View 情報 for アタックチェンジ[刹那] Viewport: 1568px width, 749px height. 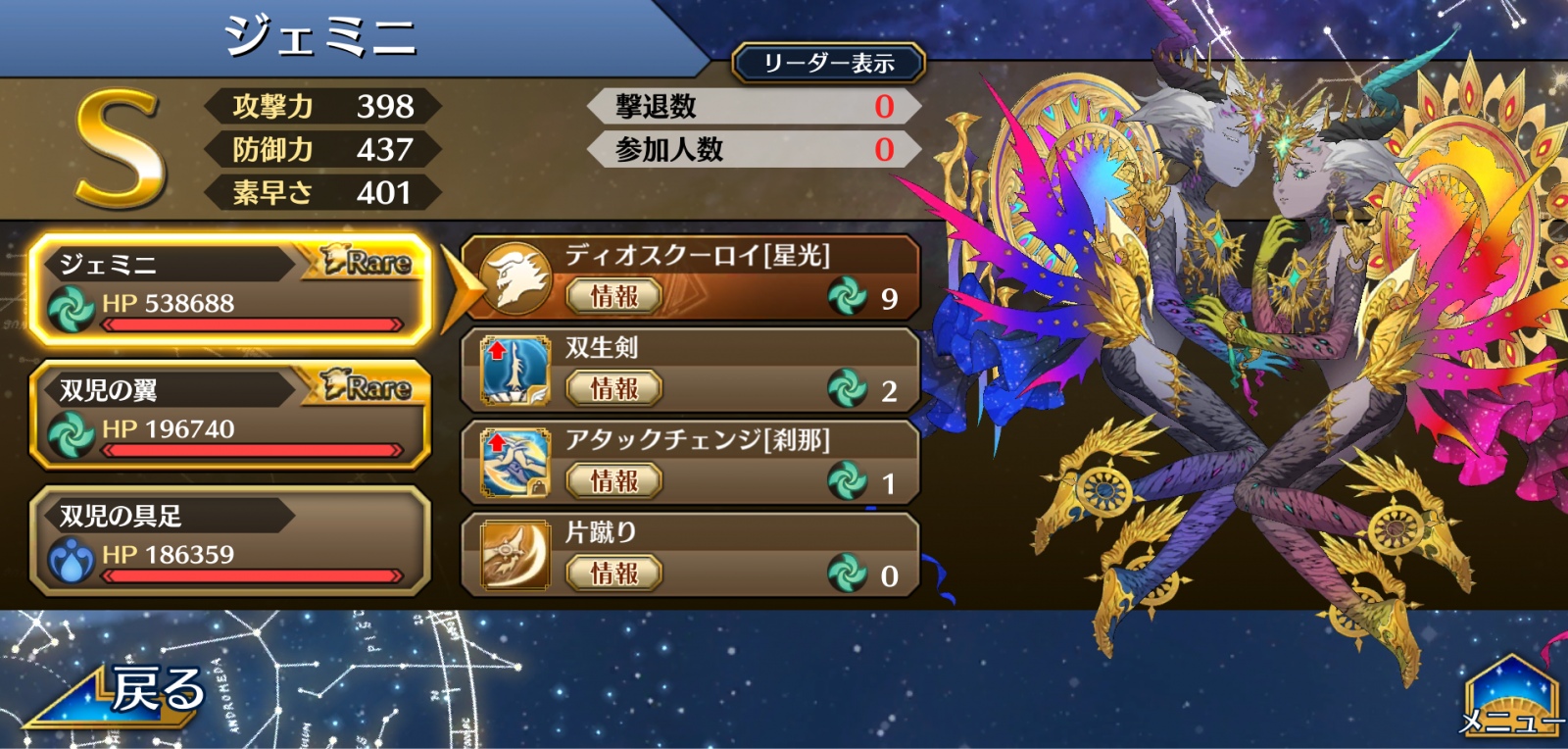click(613, 481)
